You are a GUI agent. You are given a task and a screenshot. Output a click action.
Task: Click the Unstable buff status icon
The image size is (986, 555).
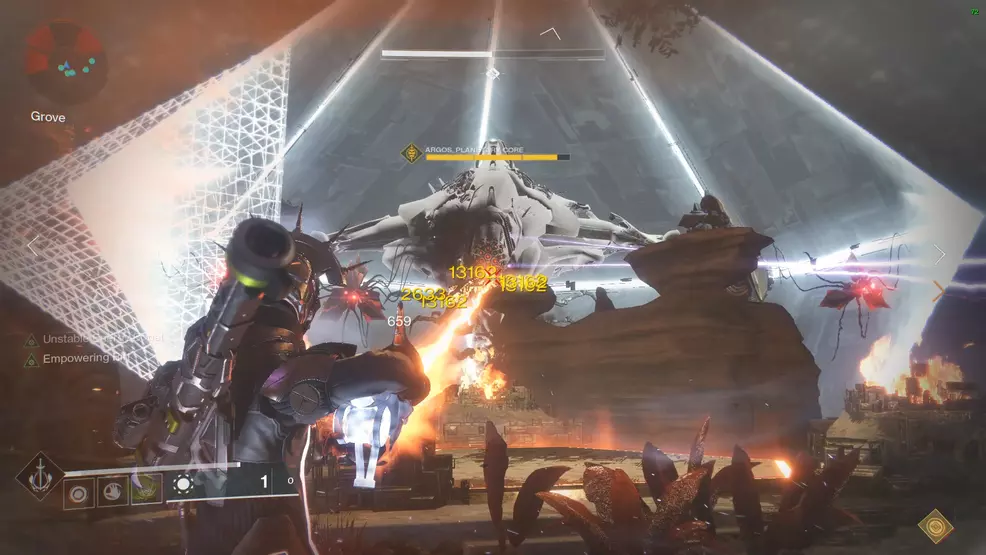pos(31,340)
